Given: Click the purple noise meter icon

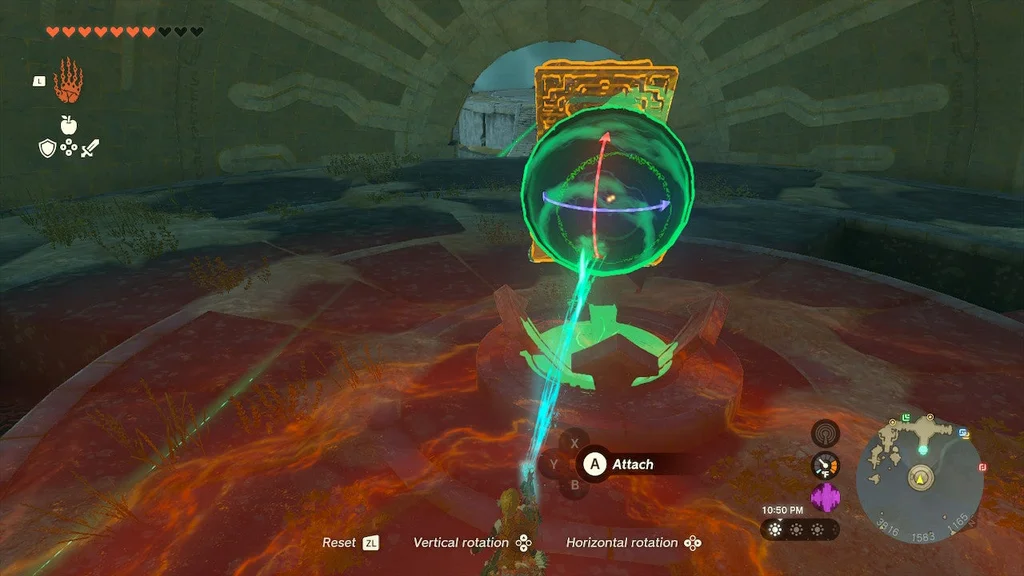Looking at the screenshot, I should click(826, 497).
